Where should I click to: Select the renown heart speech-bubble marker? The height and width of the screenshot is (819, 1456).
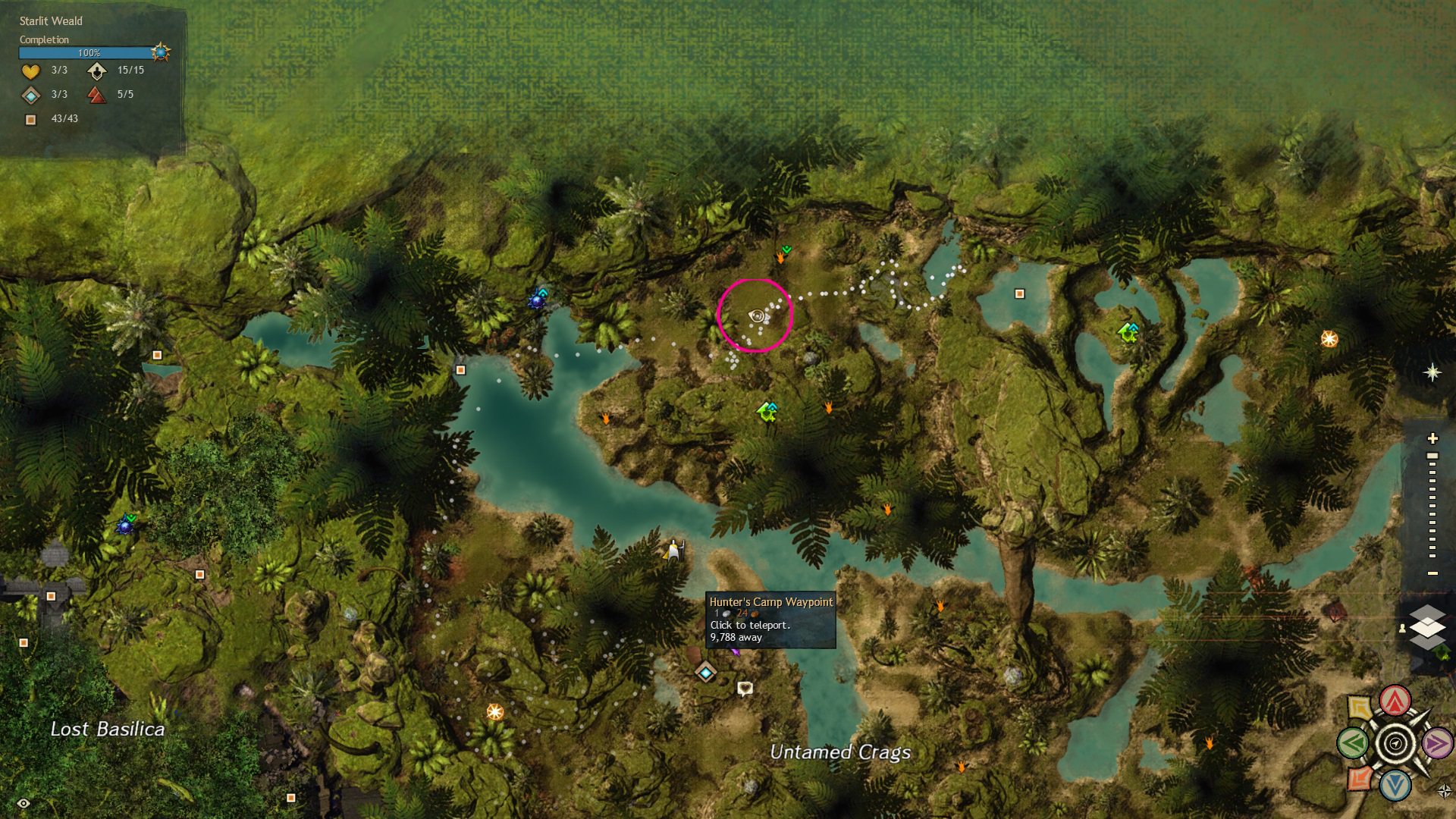point(745,688)
